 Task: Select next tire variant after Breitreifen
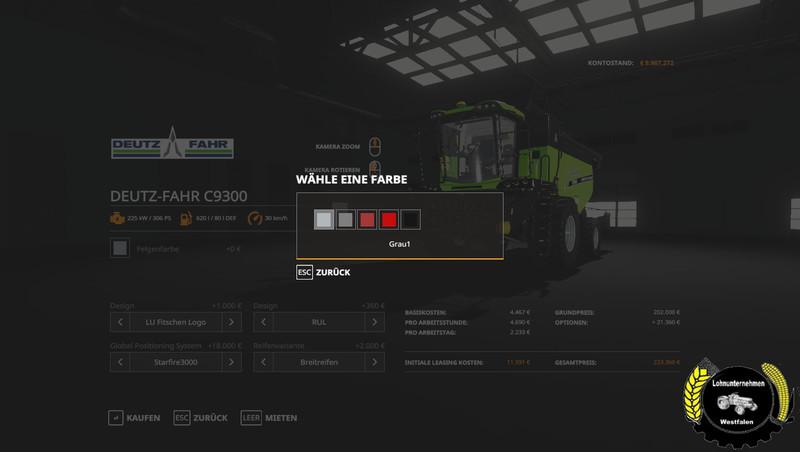click(x=374, y=362)
